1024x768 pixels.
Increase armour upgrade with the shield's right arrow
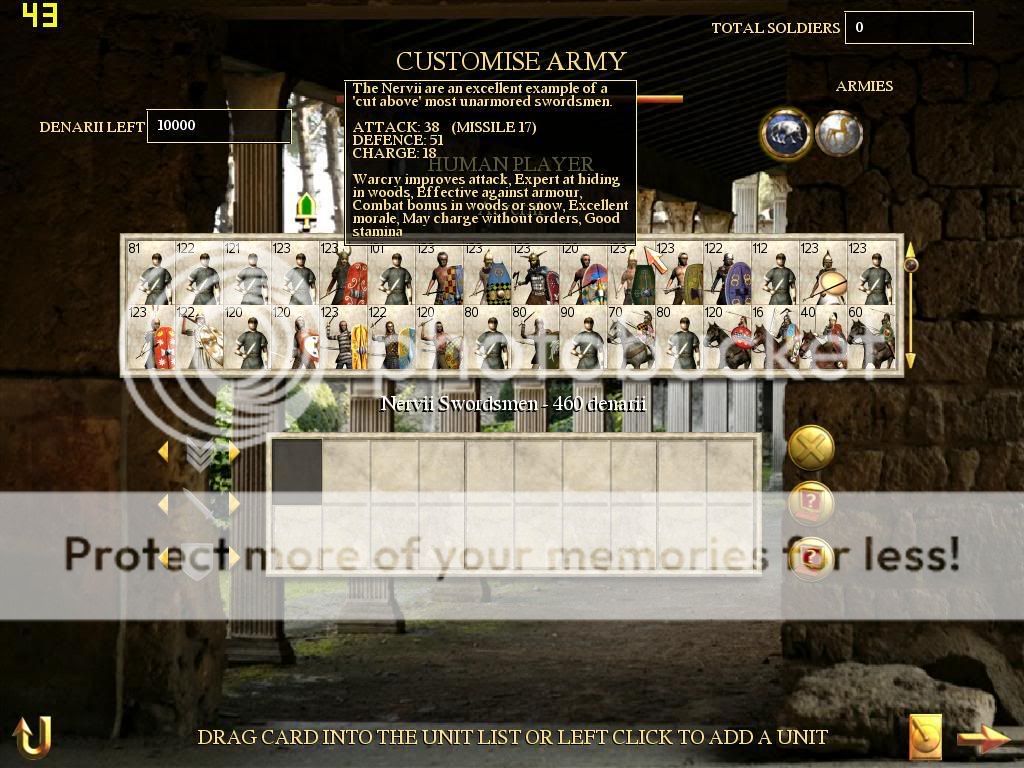234,557
